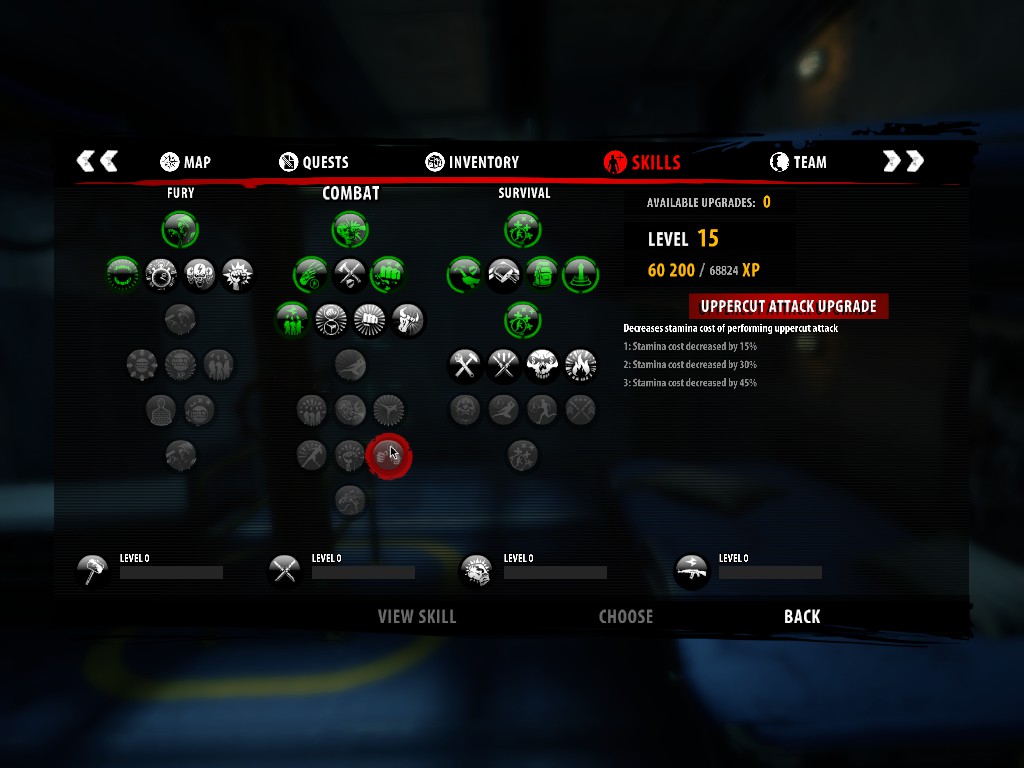Pick the horned bull skull Combat skill
This screenshot has width=1024, height=768.
click(x=408, y=320)
